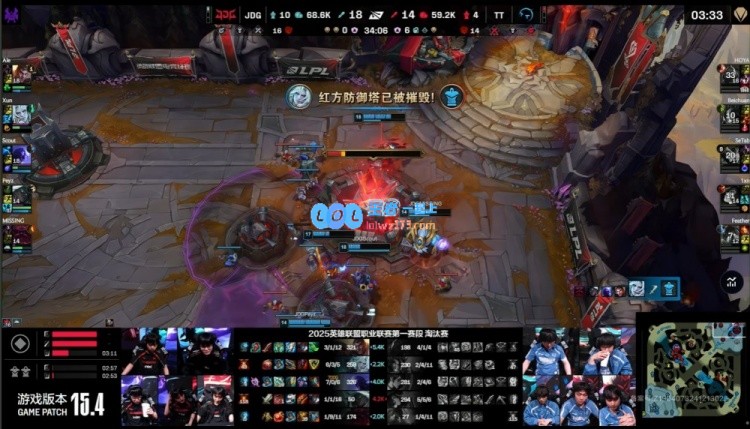Click the turret destroyed announcement banner

point(375,97)
